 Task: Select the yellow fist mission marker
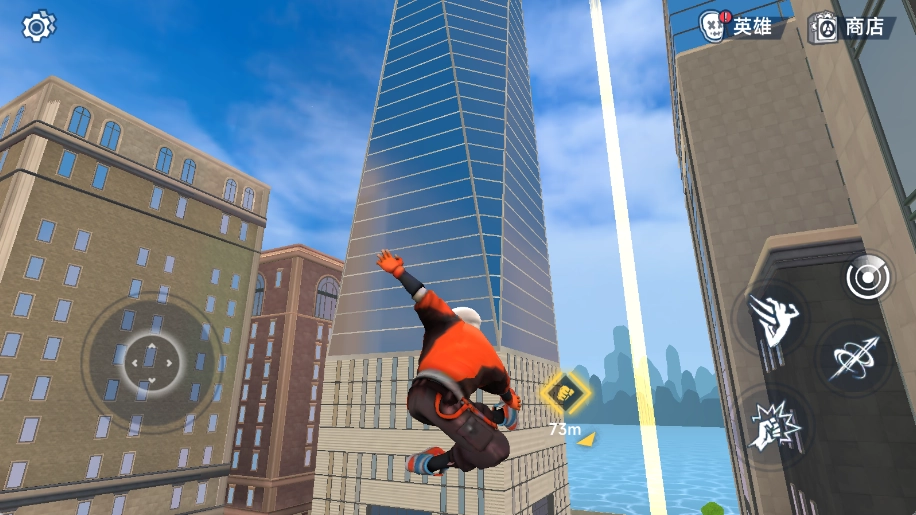566,391
